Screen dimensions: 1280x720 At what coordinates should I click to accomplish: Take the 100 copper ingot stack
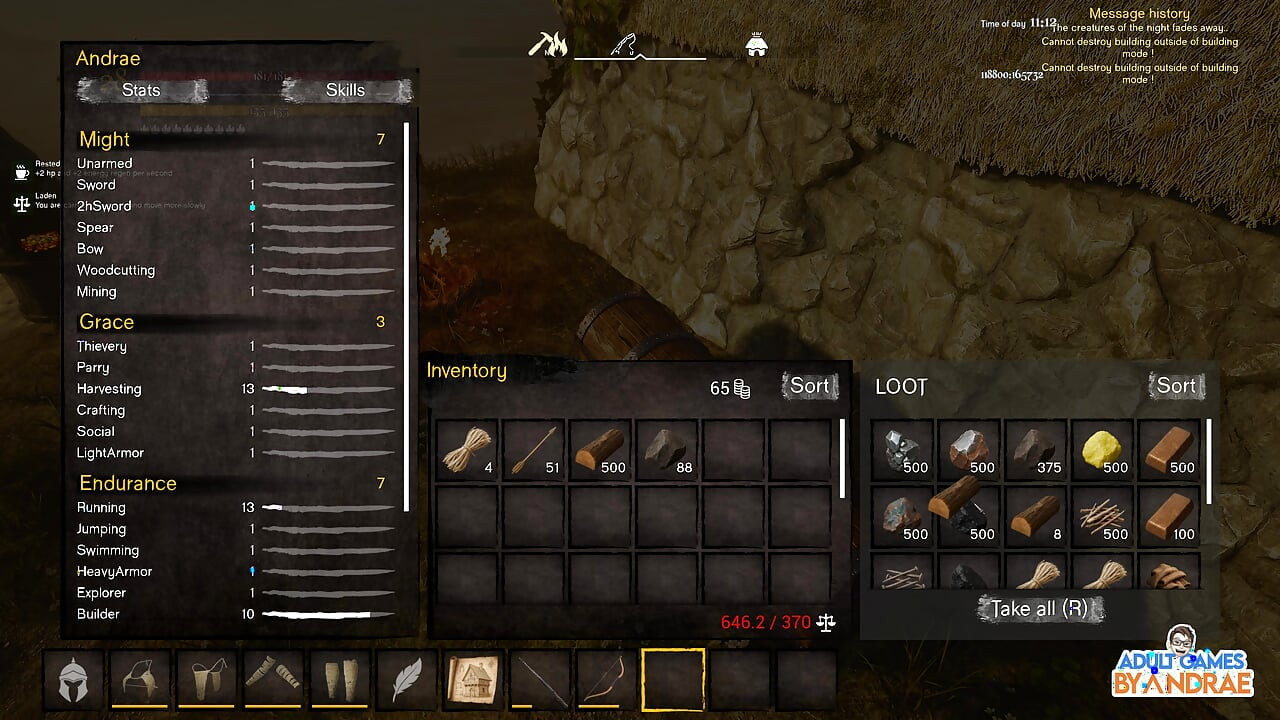click(1168, 516)
